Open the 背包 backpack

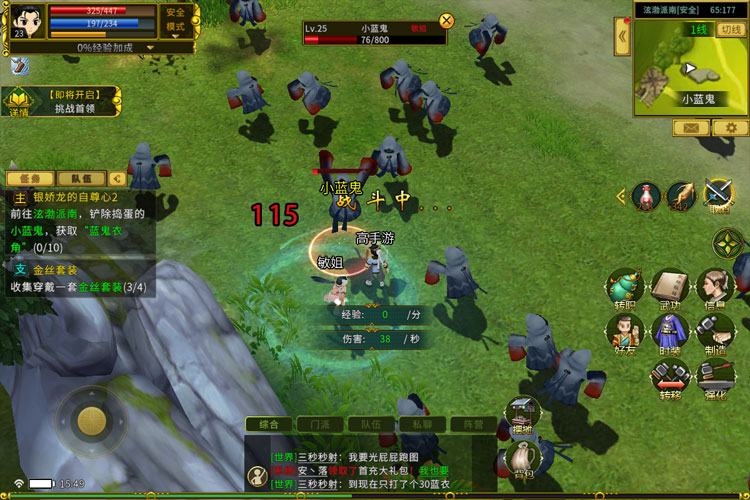tap(523, 461)
